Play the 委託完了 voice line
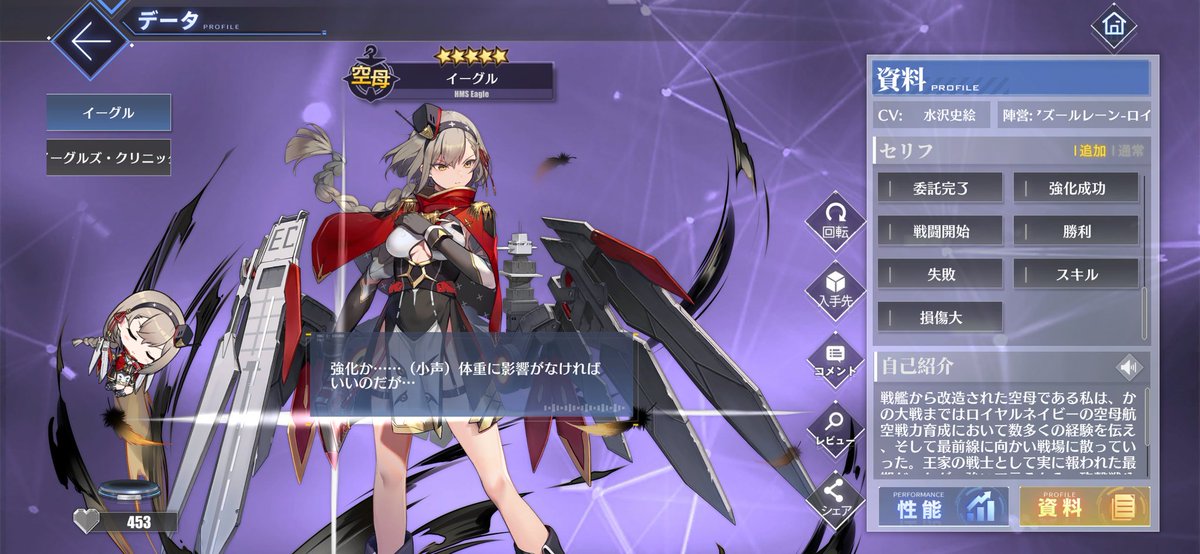 pos(941,187)
